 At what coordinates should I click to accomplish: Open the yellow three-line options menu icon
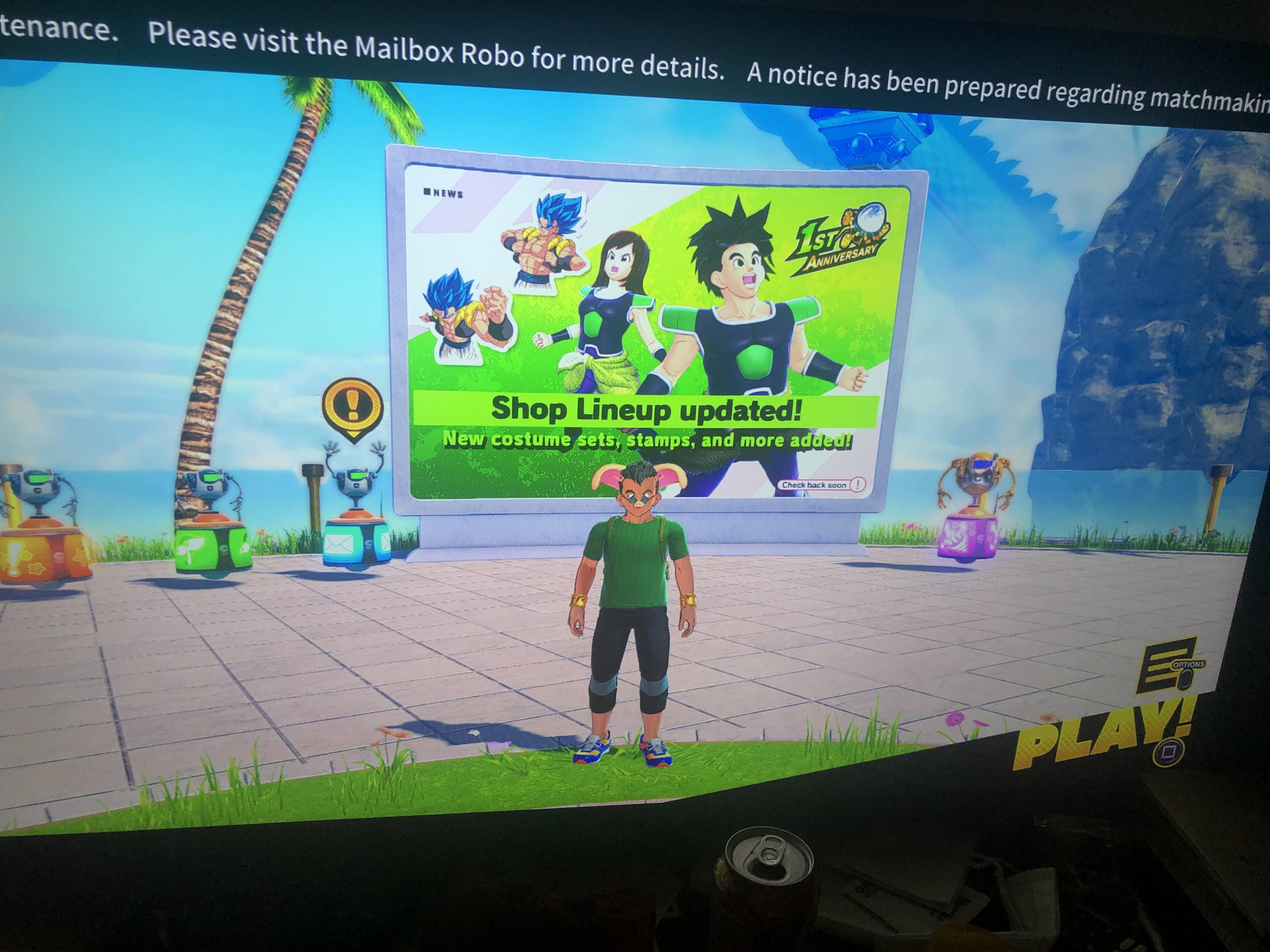pos(1168,667)
